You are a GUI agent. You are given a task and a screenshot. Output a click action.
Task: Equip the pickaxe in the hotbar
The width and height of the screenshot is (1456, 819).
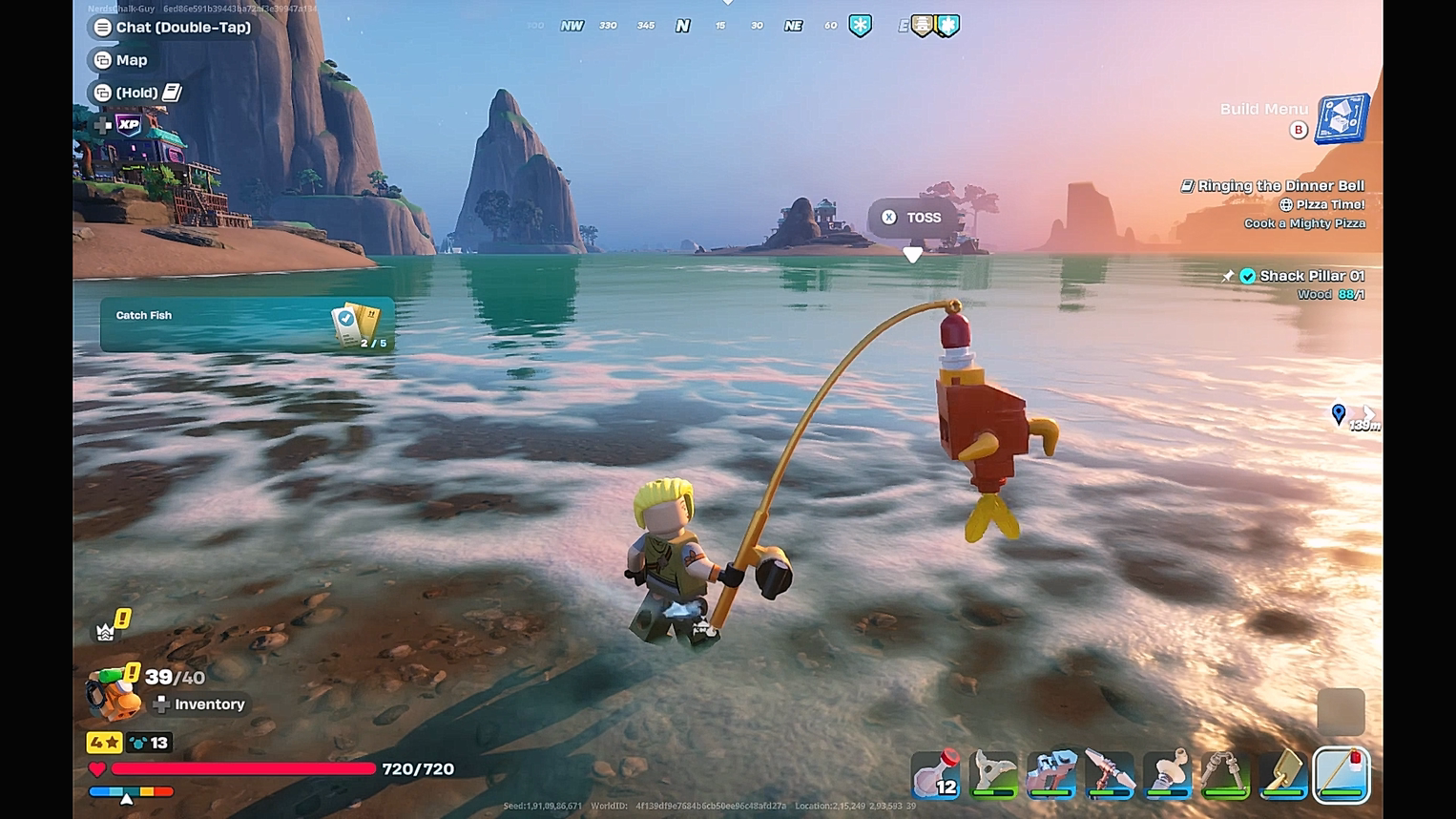coord(1111,775)
